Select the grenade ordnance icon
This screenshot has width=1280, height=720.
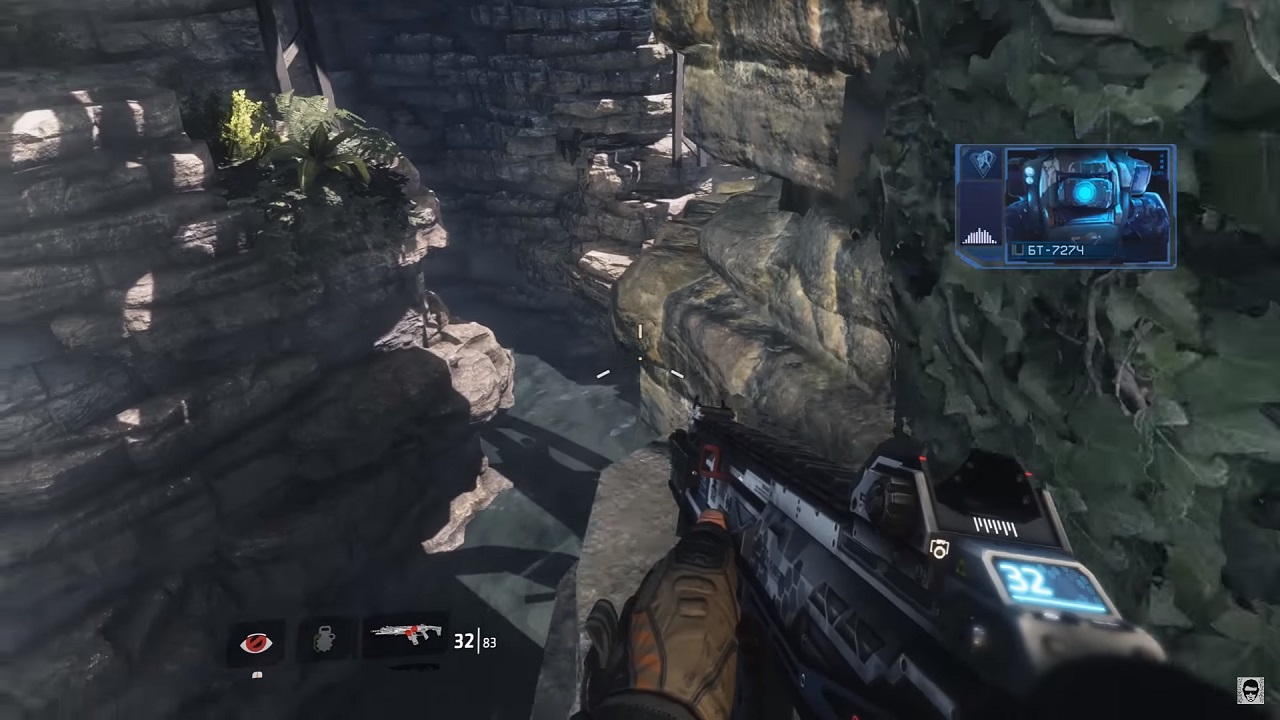tap(324, 641)
